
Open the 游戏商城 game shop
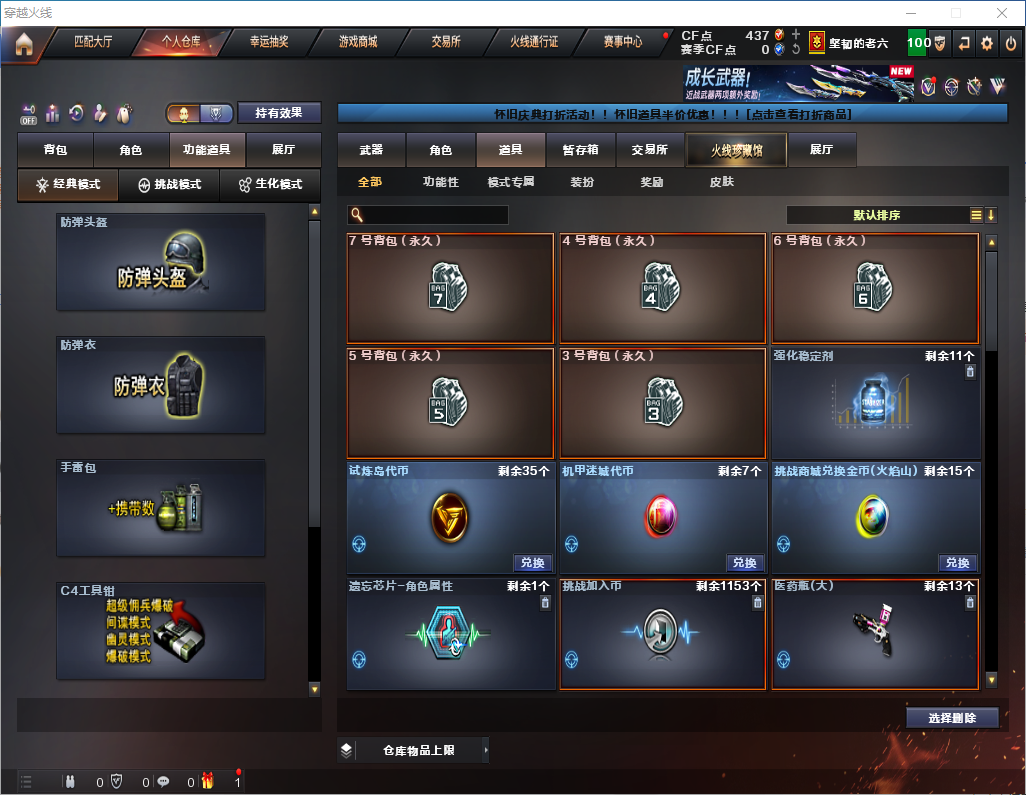(x=357, y=42)
